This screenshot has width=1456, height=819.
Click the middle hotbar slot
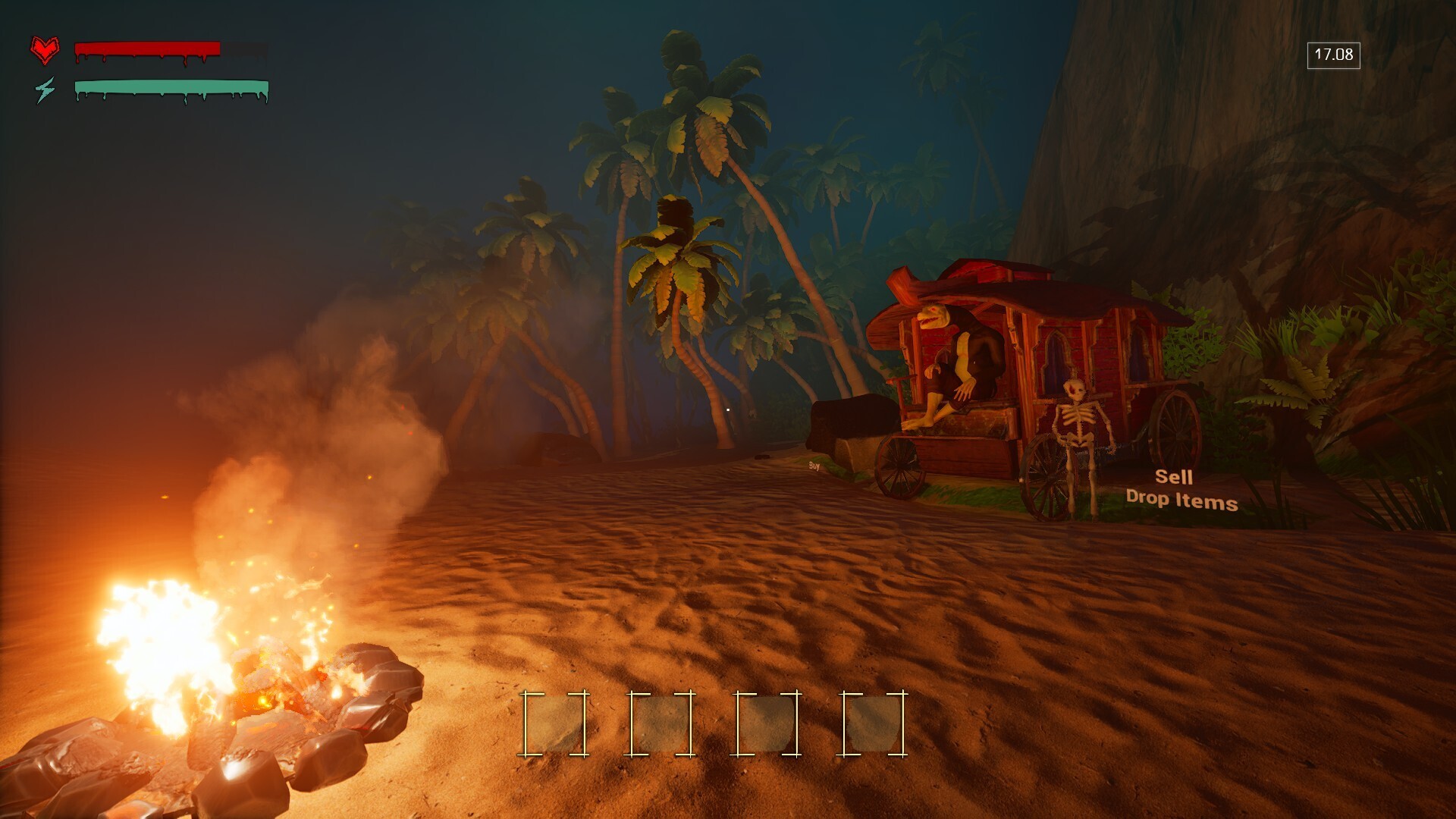click(x=768, y=724)
